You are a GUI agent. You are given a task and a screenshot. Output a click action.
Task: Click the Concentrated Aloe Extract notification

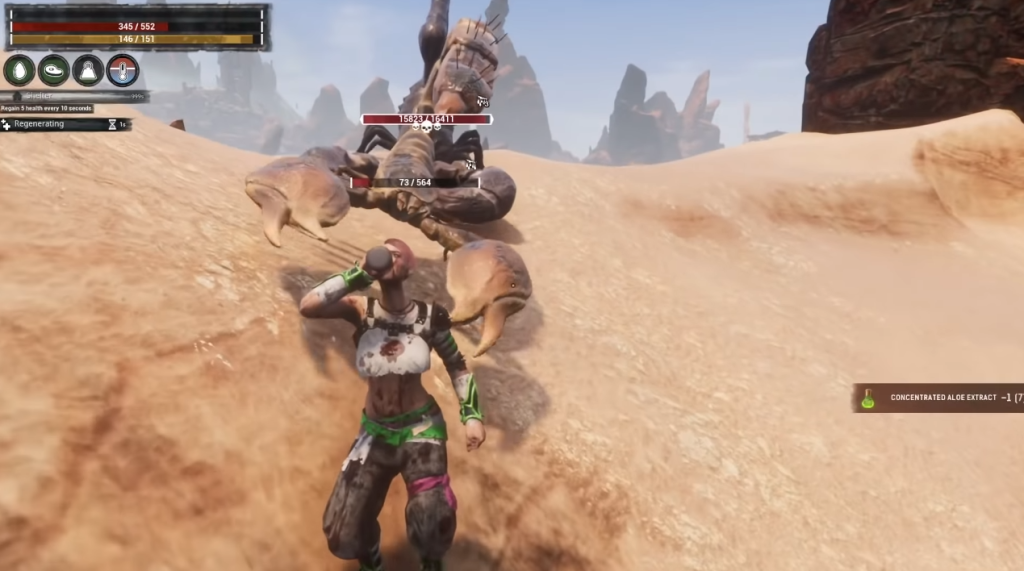point(938,398)
